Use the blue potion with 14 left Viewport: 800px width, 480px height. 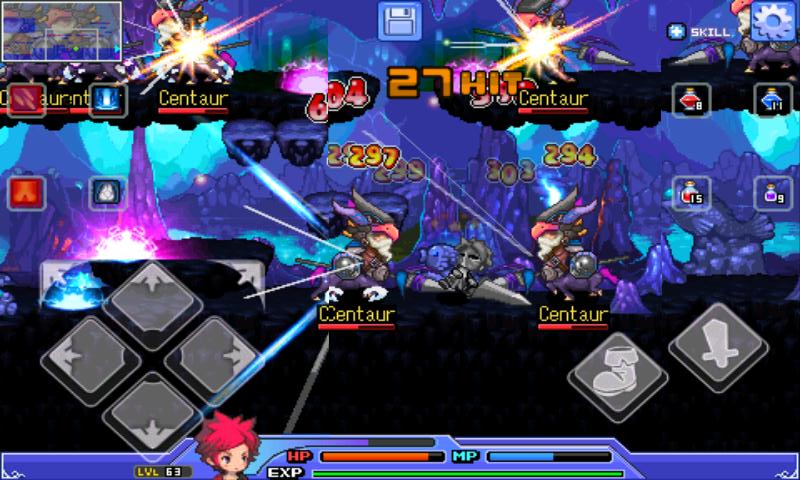coord(770,100)
